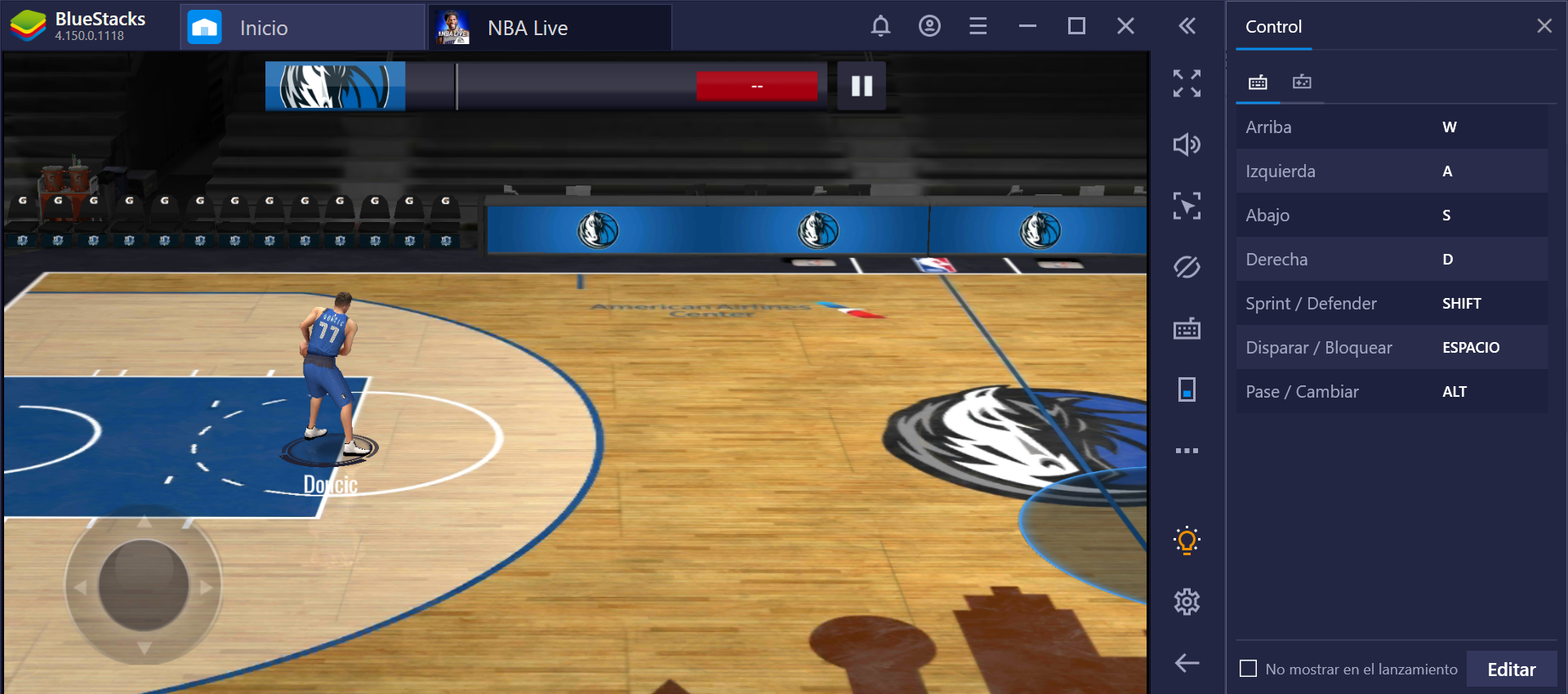Open BlueStacks settings via the gear icon

pyautogui.click(x=1187, y=602)
